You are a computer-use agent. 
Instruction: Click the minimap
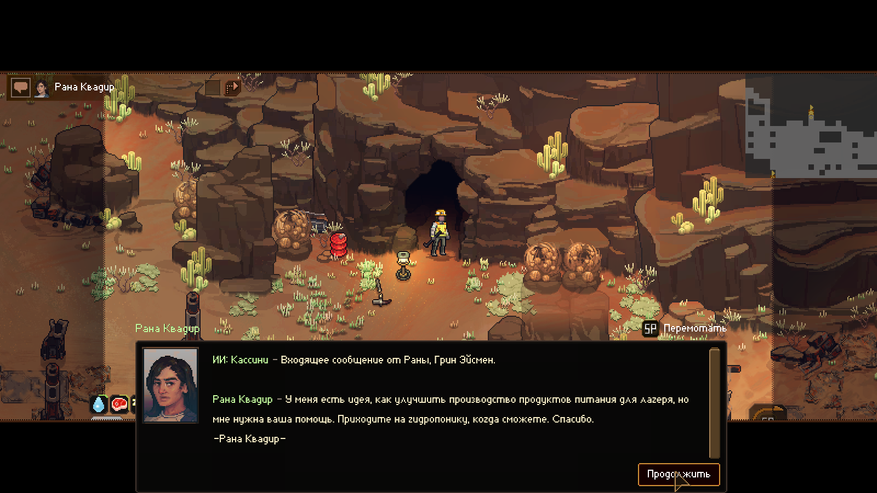point(809,127)
